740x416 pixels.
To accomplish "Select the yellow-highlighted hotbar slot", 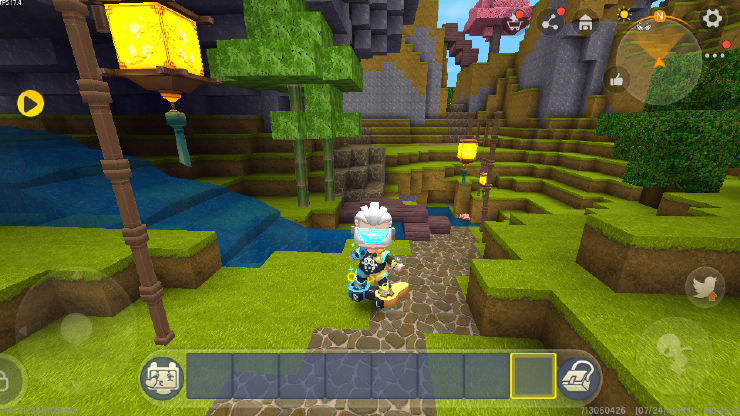I will [x=533, y=376].
